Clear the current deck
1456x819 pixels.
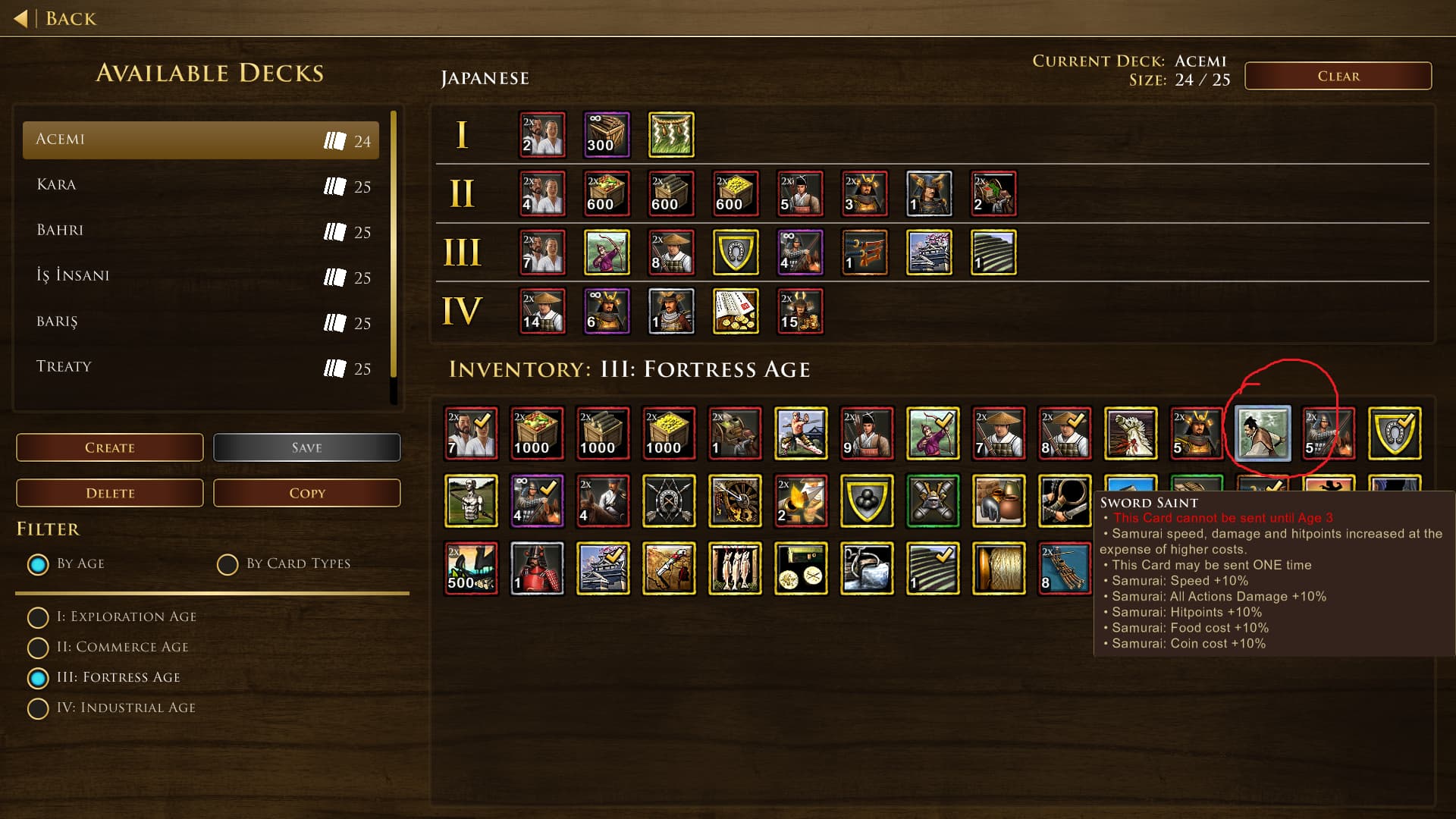click(1338, 76)
